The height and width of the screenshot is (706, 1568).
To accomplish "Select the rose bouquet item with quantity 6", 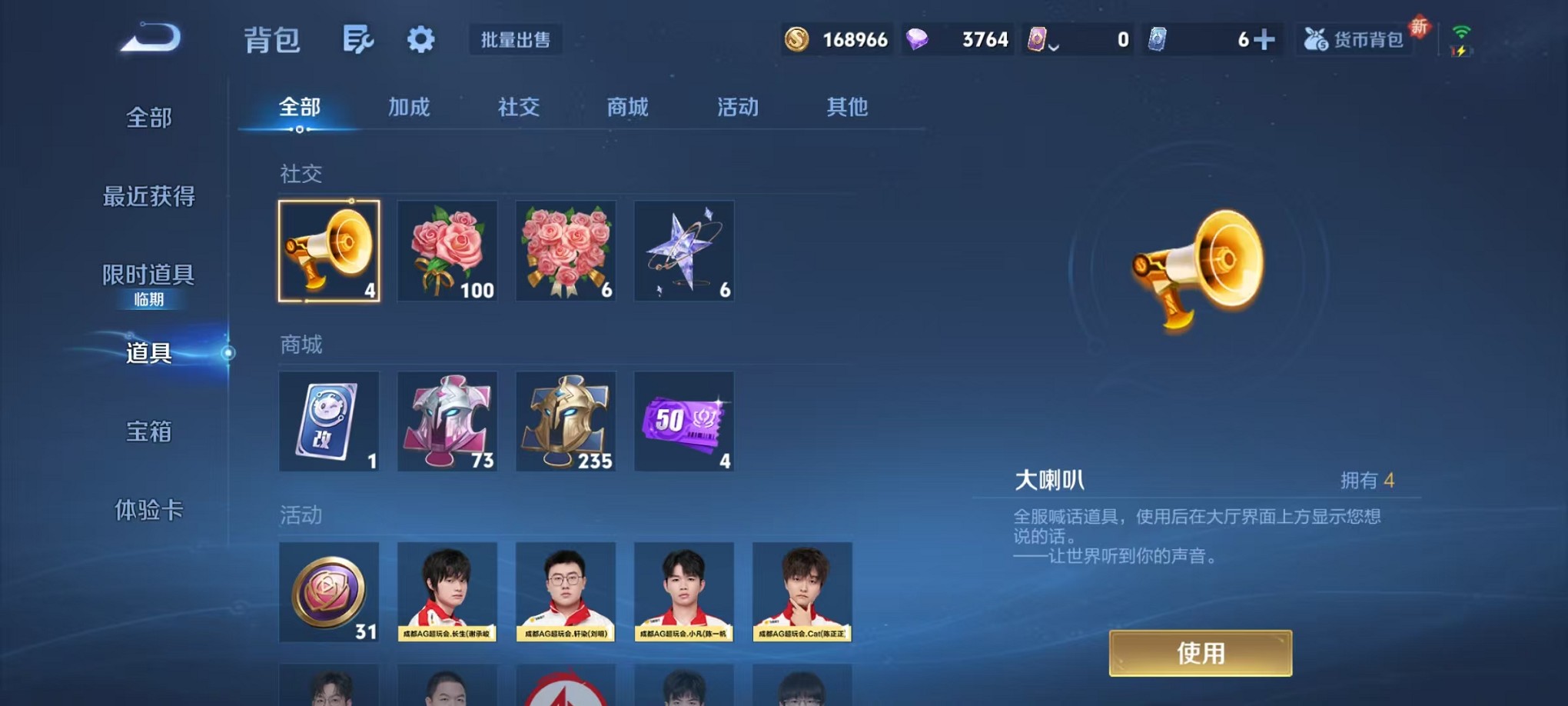I will [566, 251].
